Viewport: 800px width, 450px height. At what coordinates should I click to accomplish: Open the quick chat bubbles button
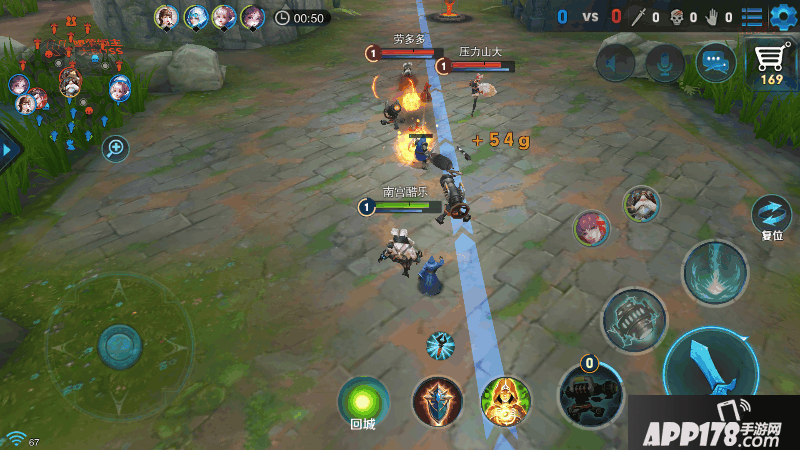point(716,63)
